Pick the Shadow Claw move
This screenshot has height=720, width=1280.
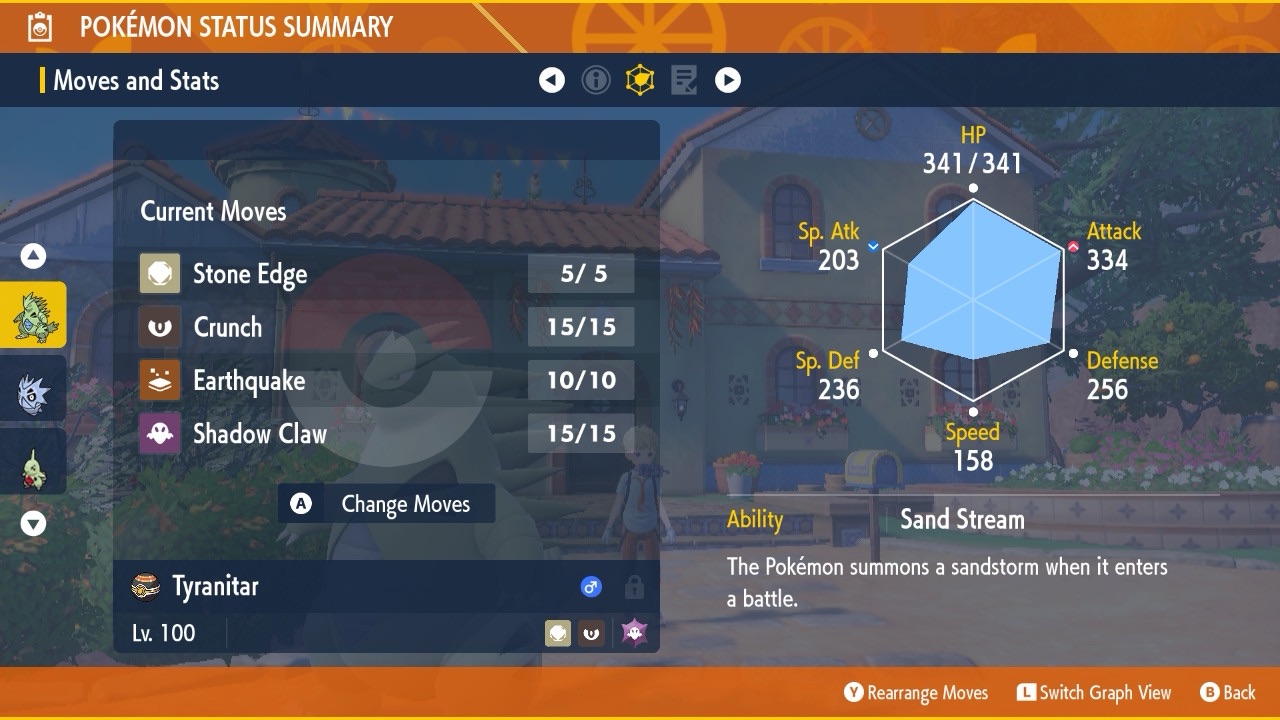click(385, 434)
